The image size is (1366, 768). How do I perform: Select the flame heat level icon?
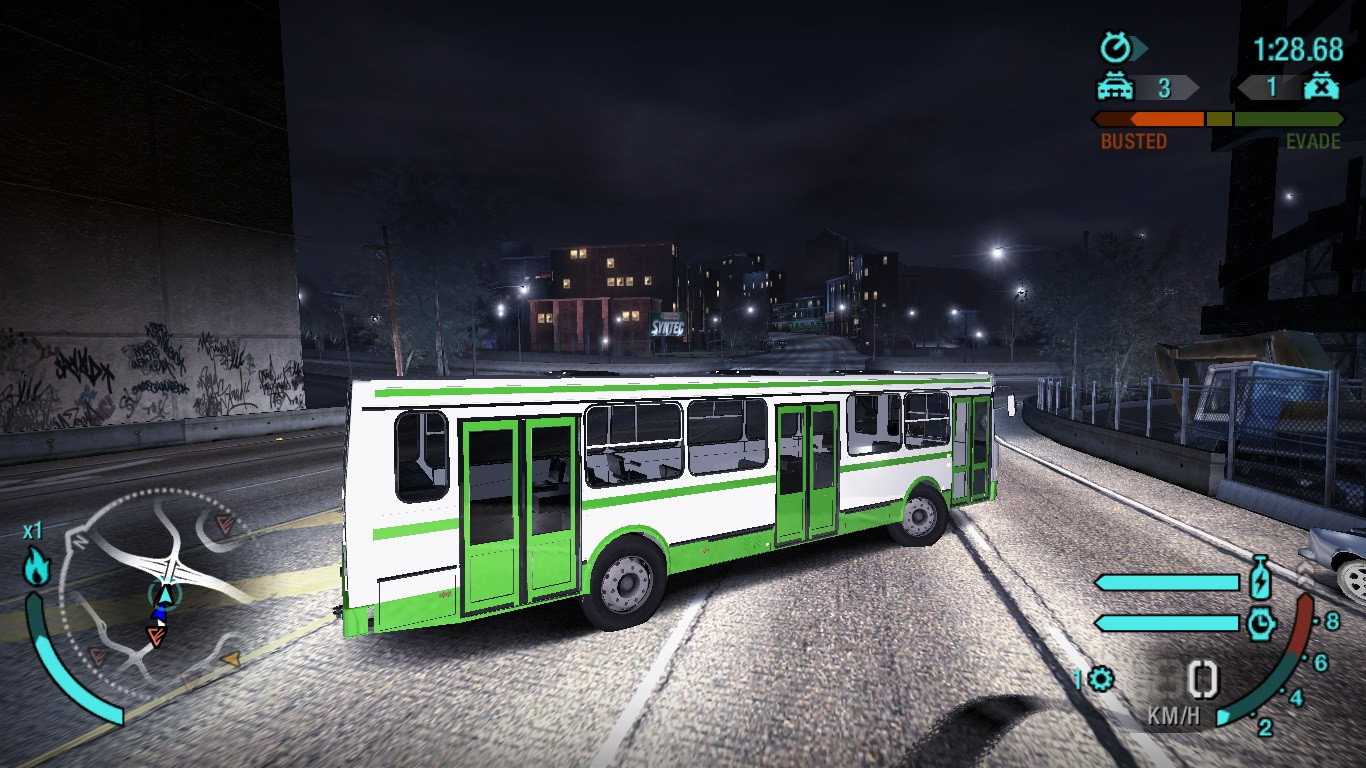tap(37, 568)
